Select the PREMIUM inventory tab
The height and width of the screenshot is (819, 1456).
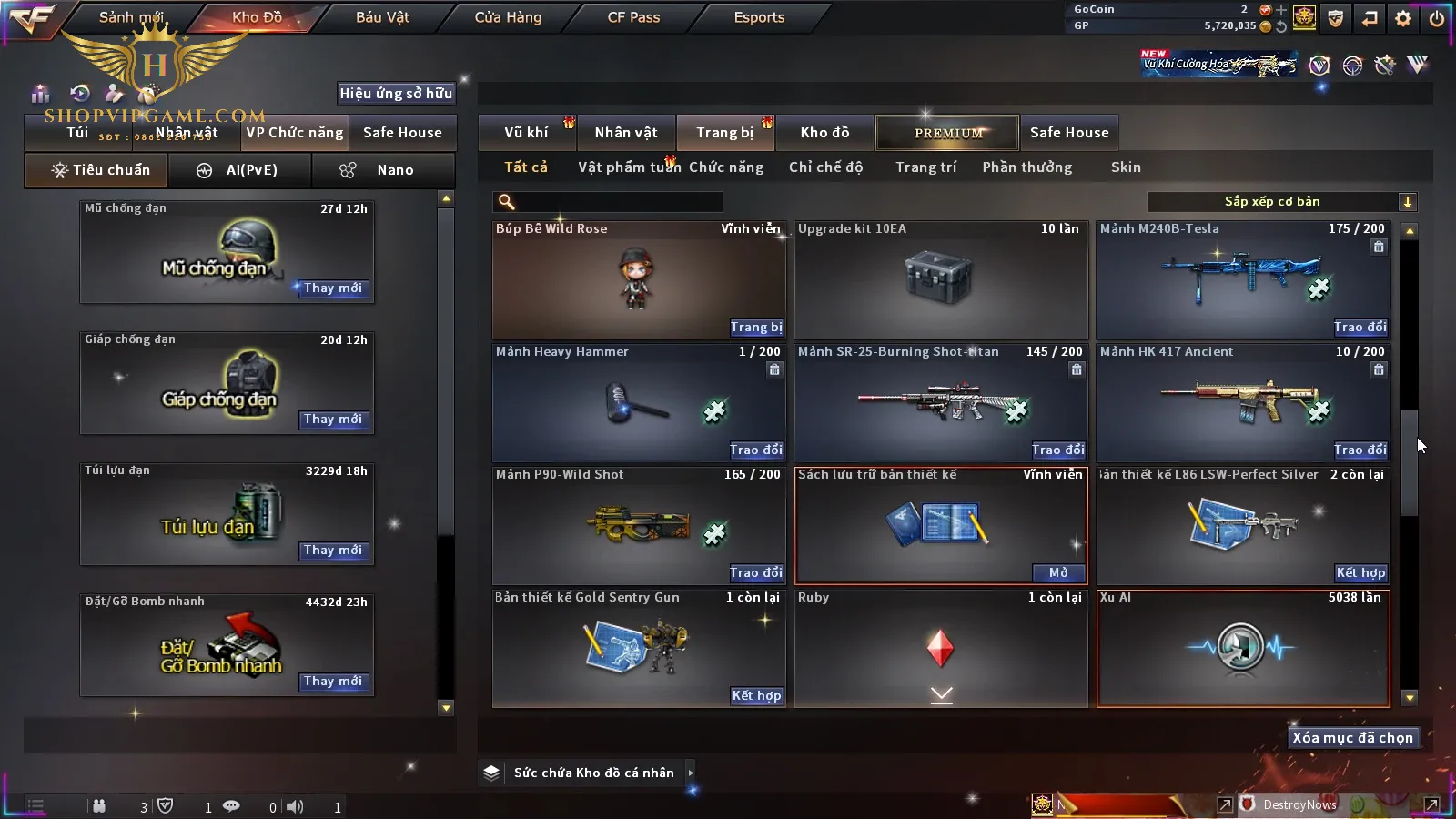948,133
